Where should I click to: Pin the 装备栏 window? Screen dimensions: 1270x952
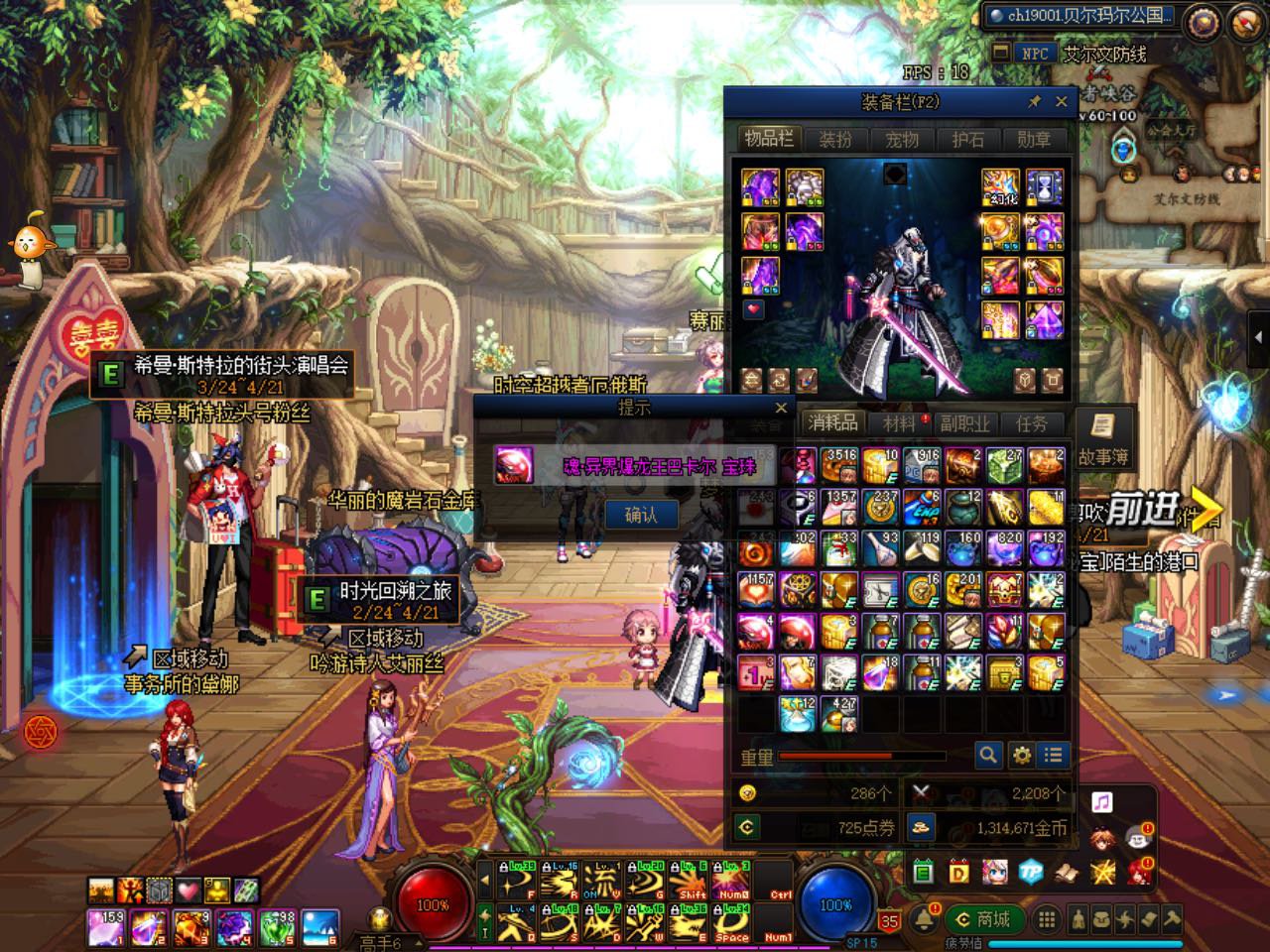[x=1034, y=101]
